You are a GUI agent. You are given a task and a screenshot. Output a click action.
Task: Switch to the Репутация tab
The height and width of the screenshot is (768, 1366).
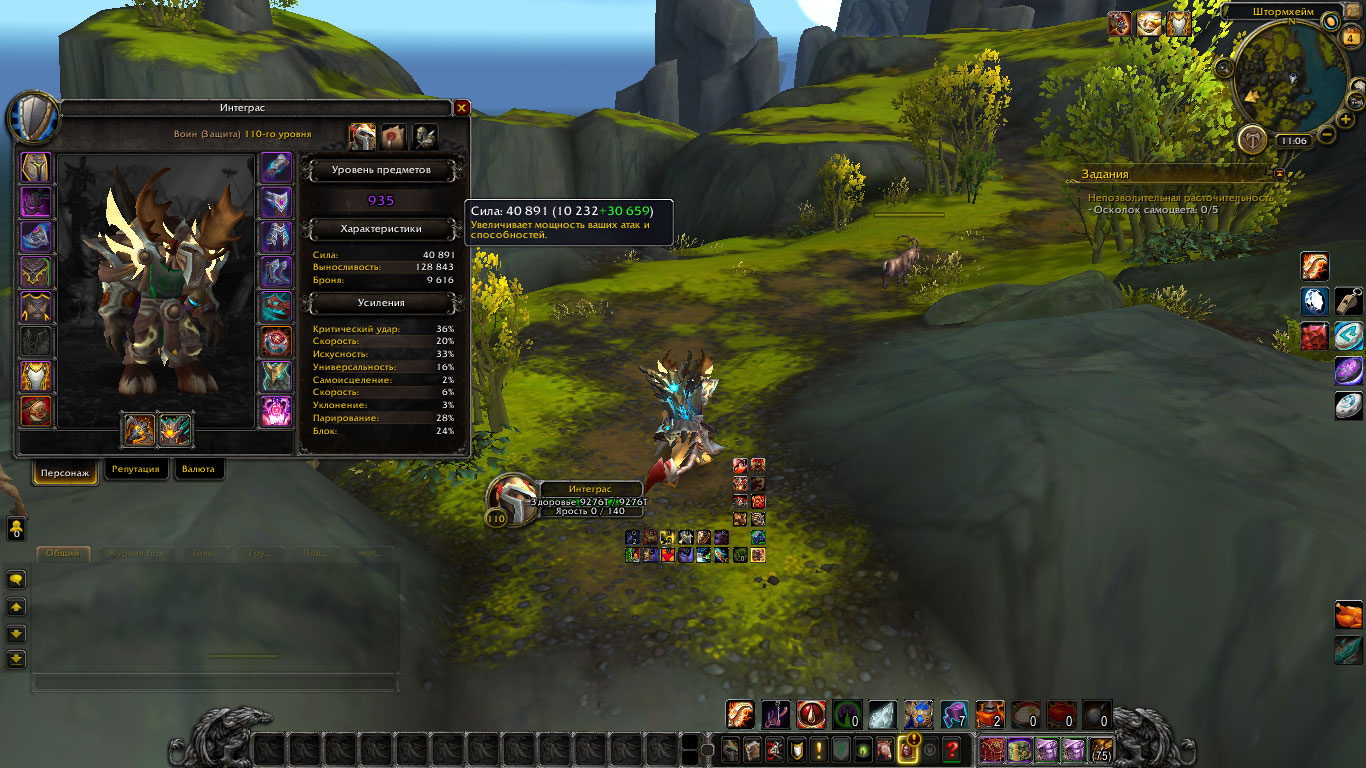[x=135, y=470]
